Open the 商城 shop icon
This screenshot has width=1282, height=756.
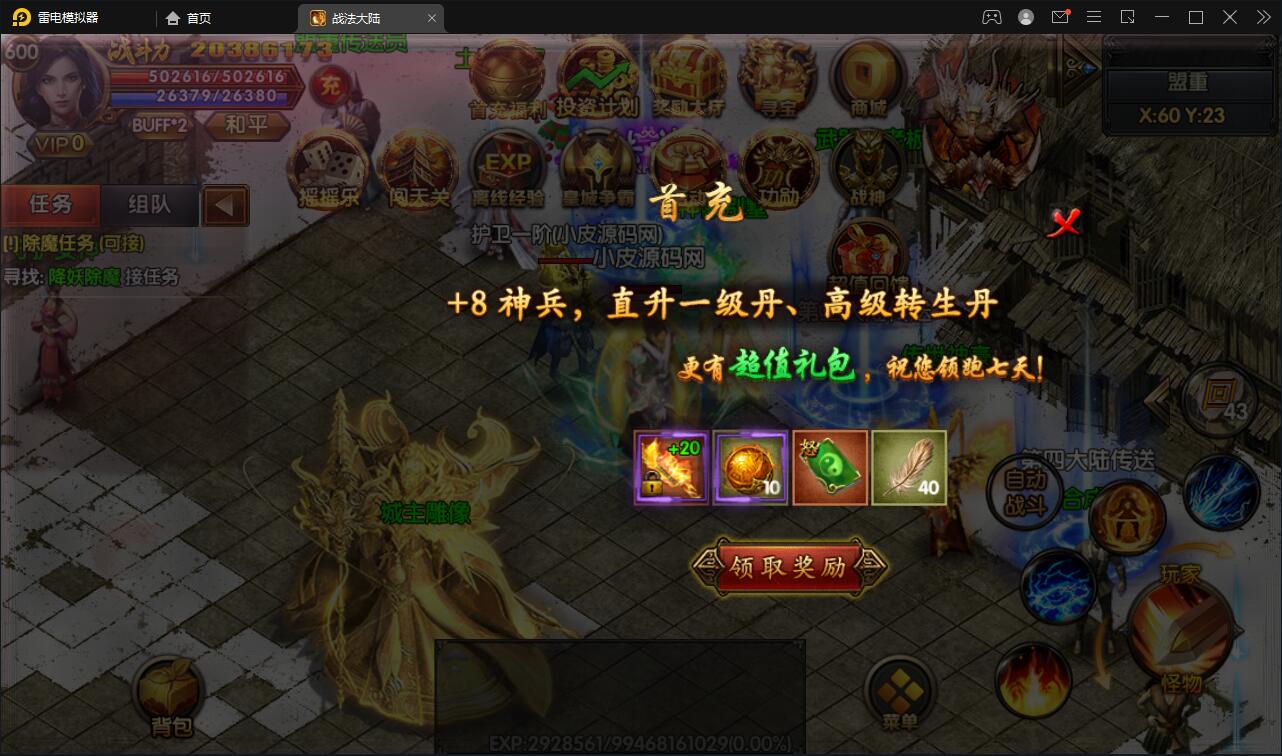pyautogui.click(x=866, y=75)
